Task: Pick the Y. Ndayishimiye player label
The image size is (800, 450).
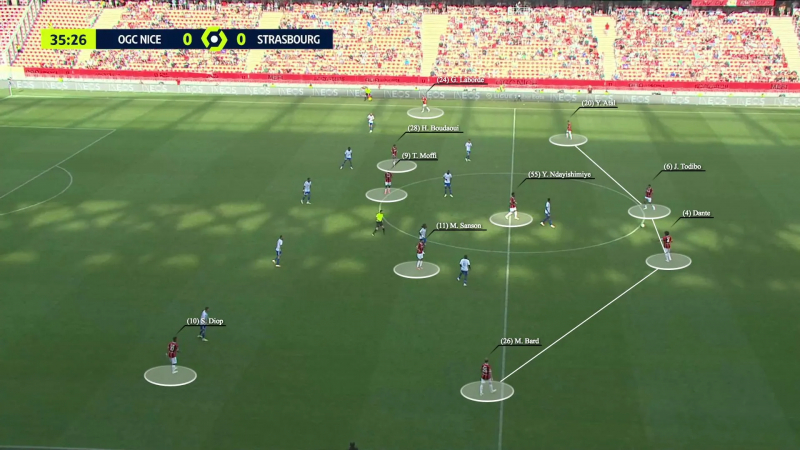Action: coord(560,174)
